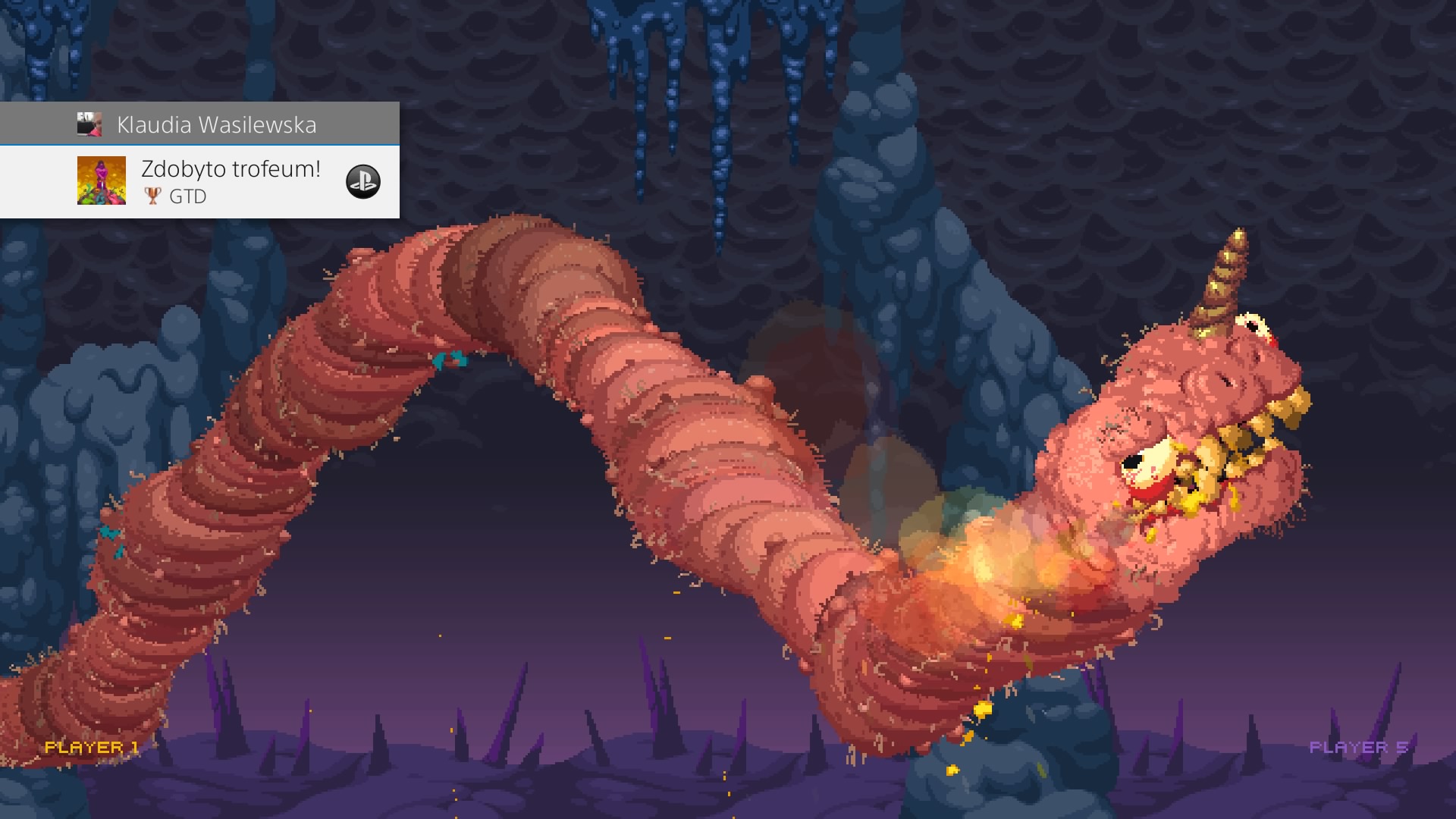Click the Klaudia Wasilewska name text
1456x819 pixels.
(218, 124)
